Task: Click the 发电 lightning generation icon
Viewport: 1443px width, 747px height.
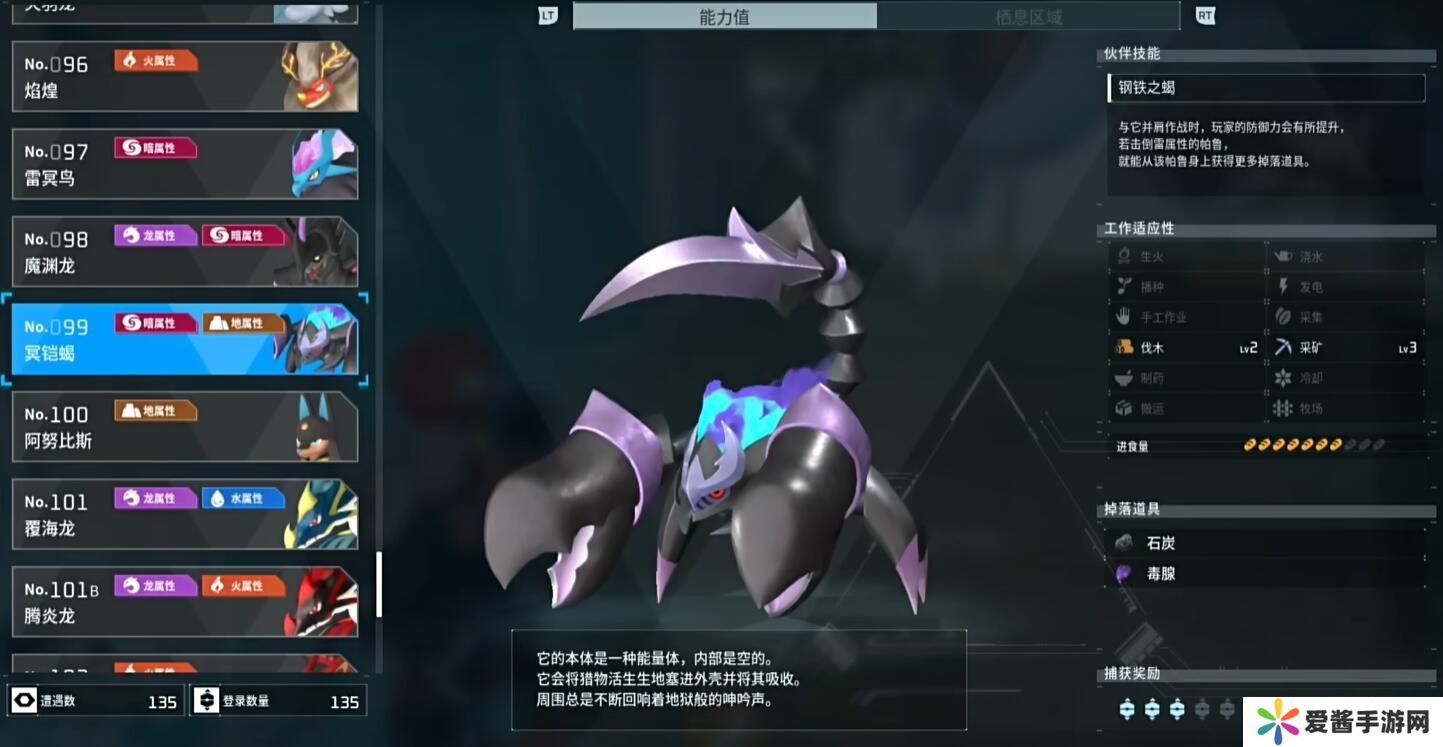Action: coord(1283,285)
